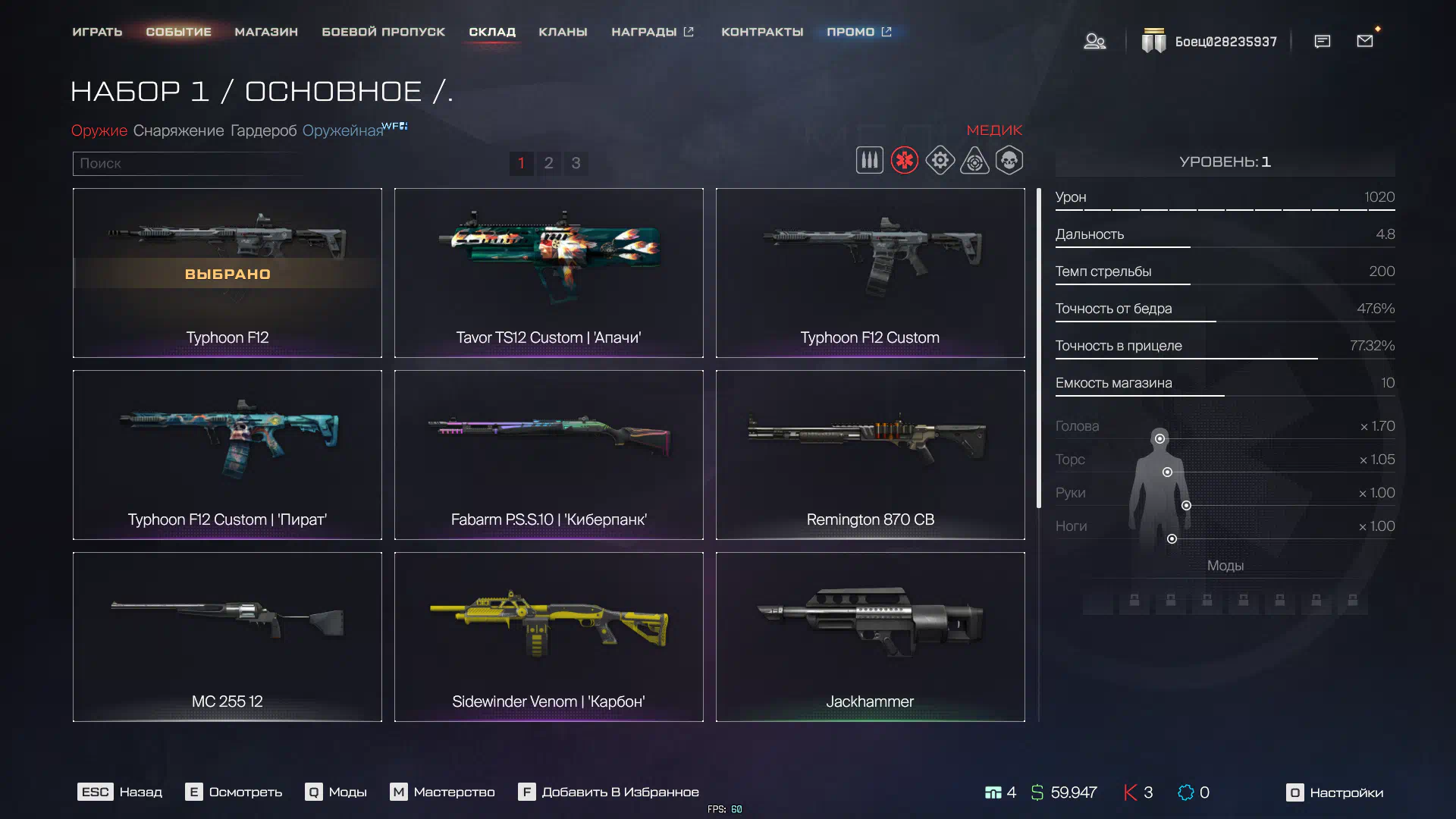Open the Оружейная tab
1456x819 pixels.
343,130
